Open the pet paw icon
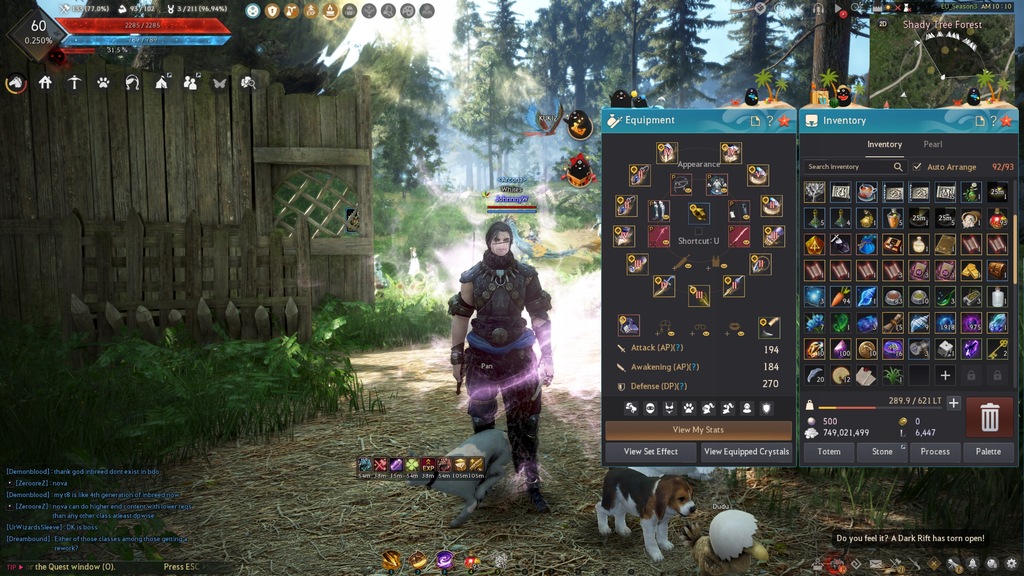This screenshot has height=576, width=1024. click(x=103, y=83)
